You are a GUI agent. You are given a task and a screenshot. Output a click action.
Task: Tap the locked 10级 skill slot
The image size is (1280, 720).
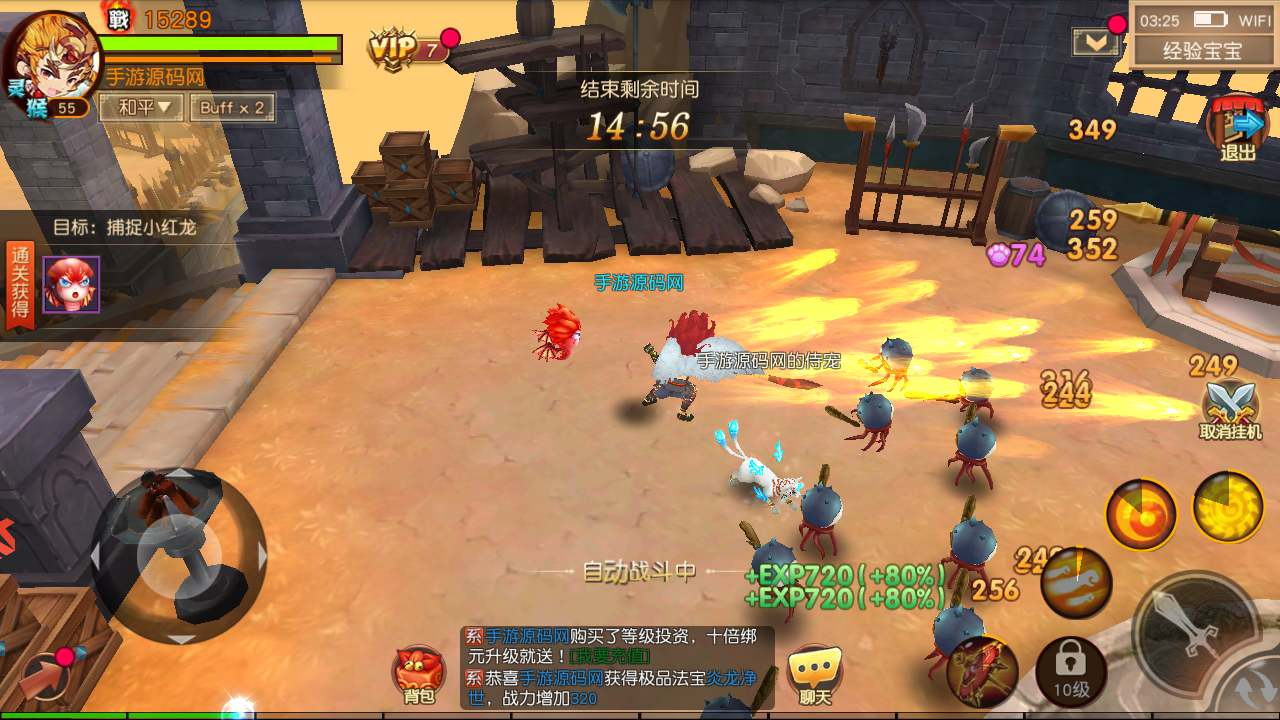1070,670
